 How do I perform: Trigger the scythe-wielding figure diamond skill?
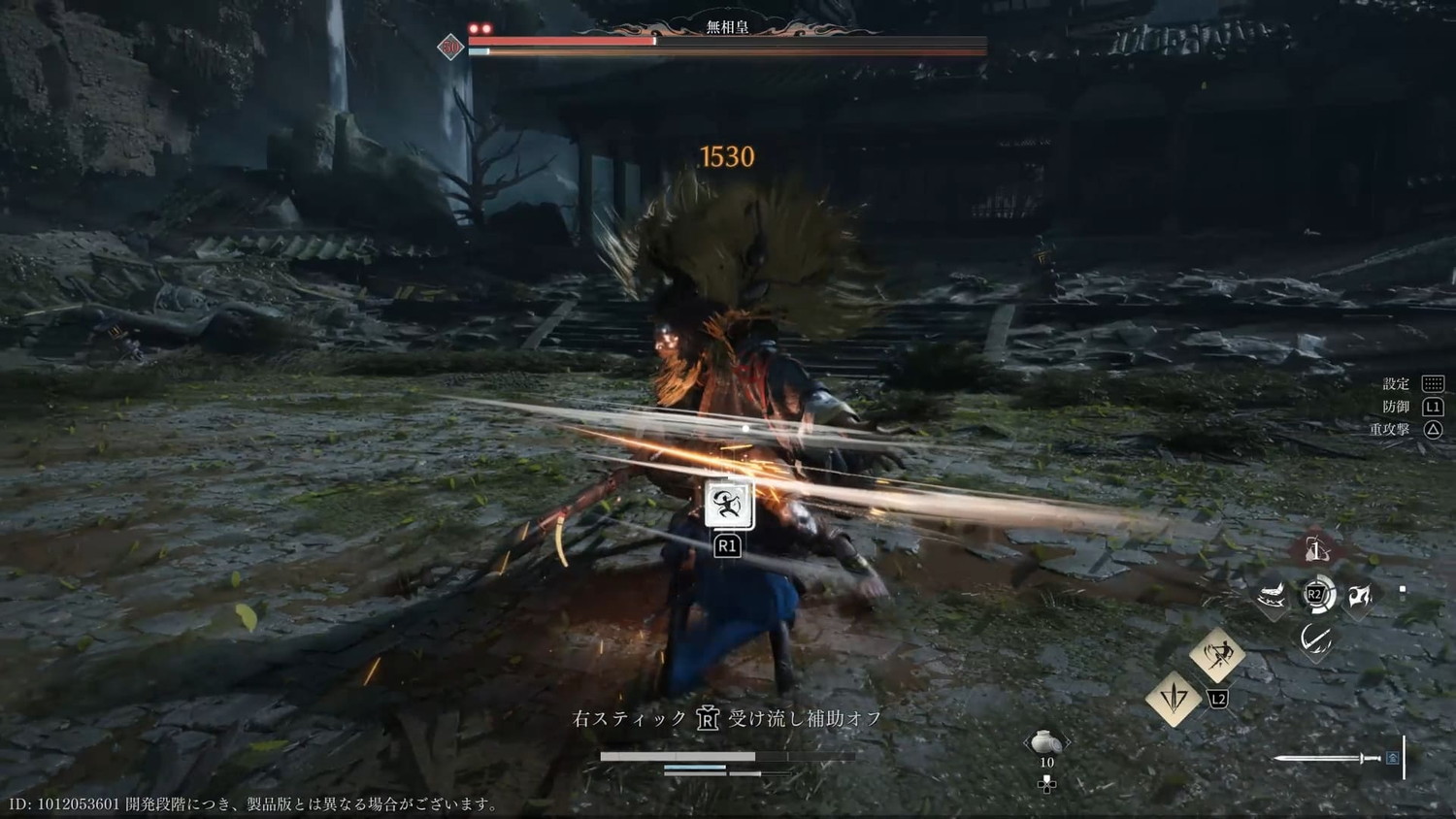(x=1217, y=654)
